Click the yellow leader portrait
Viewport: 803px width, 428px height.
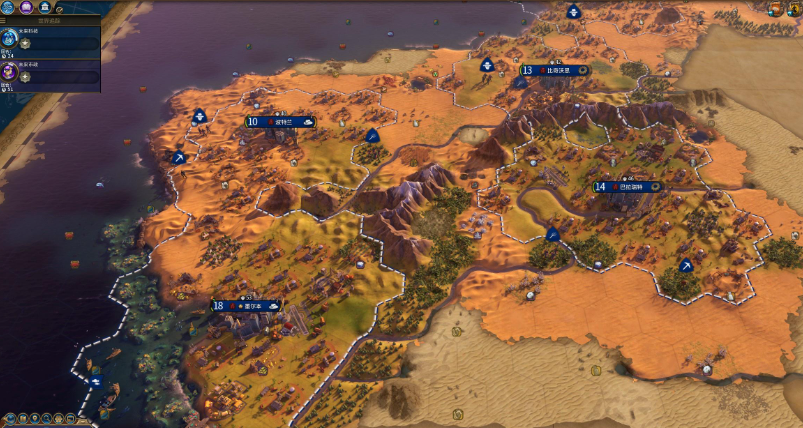(795, 8)
